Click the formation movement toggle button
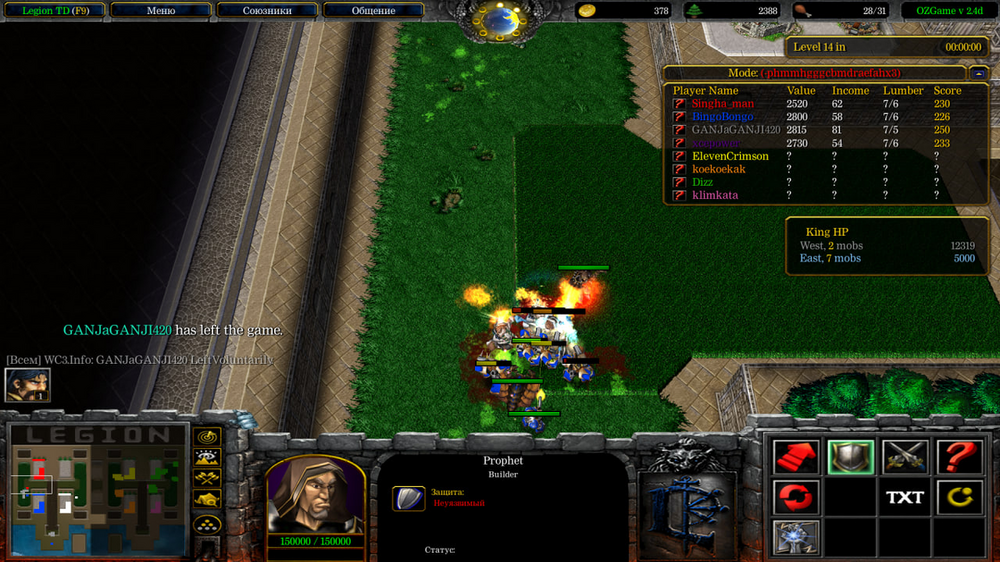 click(207, 523)
